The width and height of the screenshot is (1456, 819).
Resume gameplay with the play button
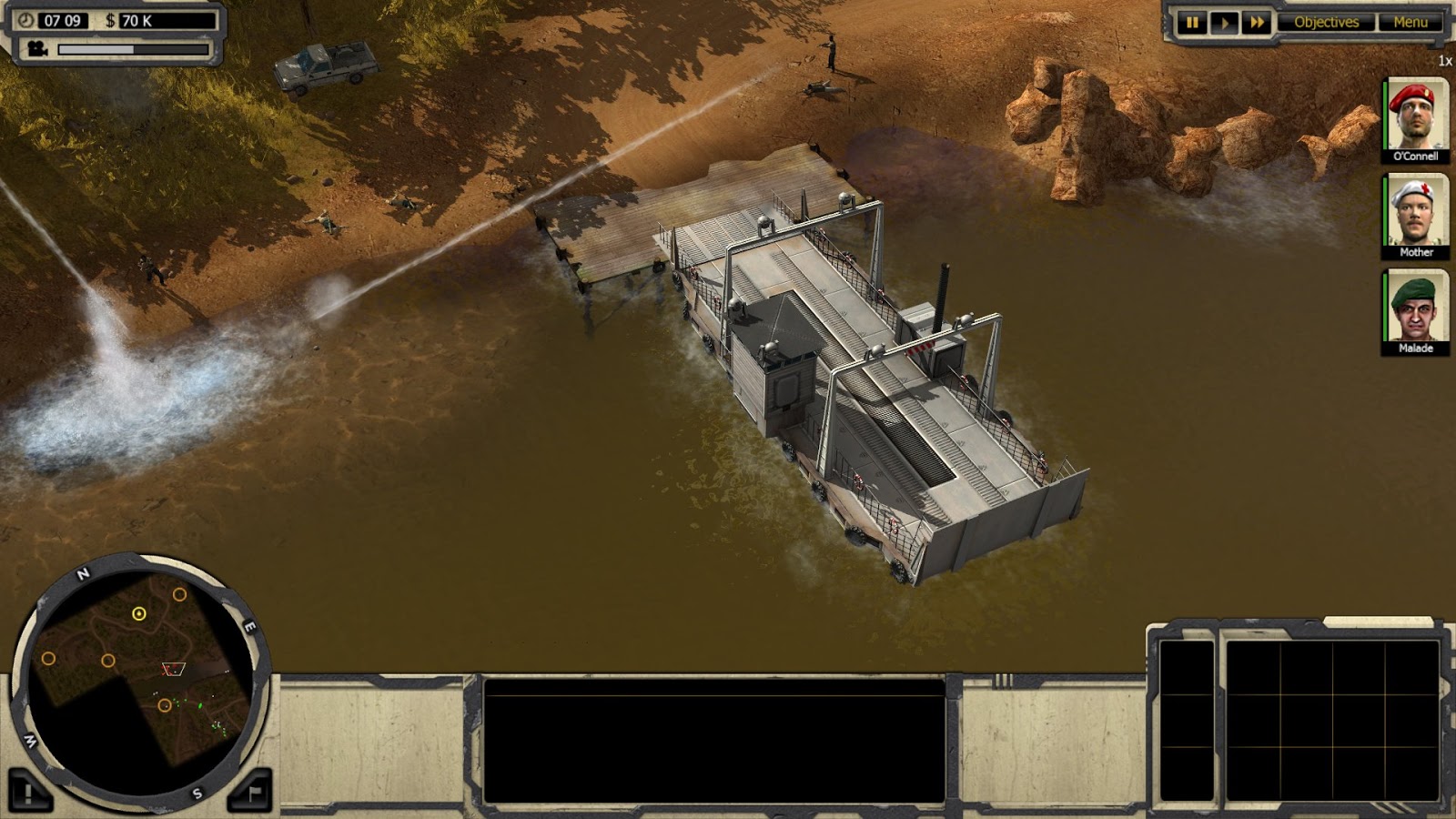[x=1223, y=20]
